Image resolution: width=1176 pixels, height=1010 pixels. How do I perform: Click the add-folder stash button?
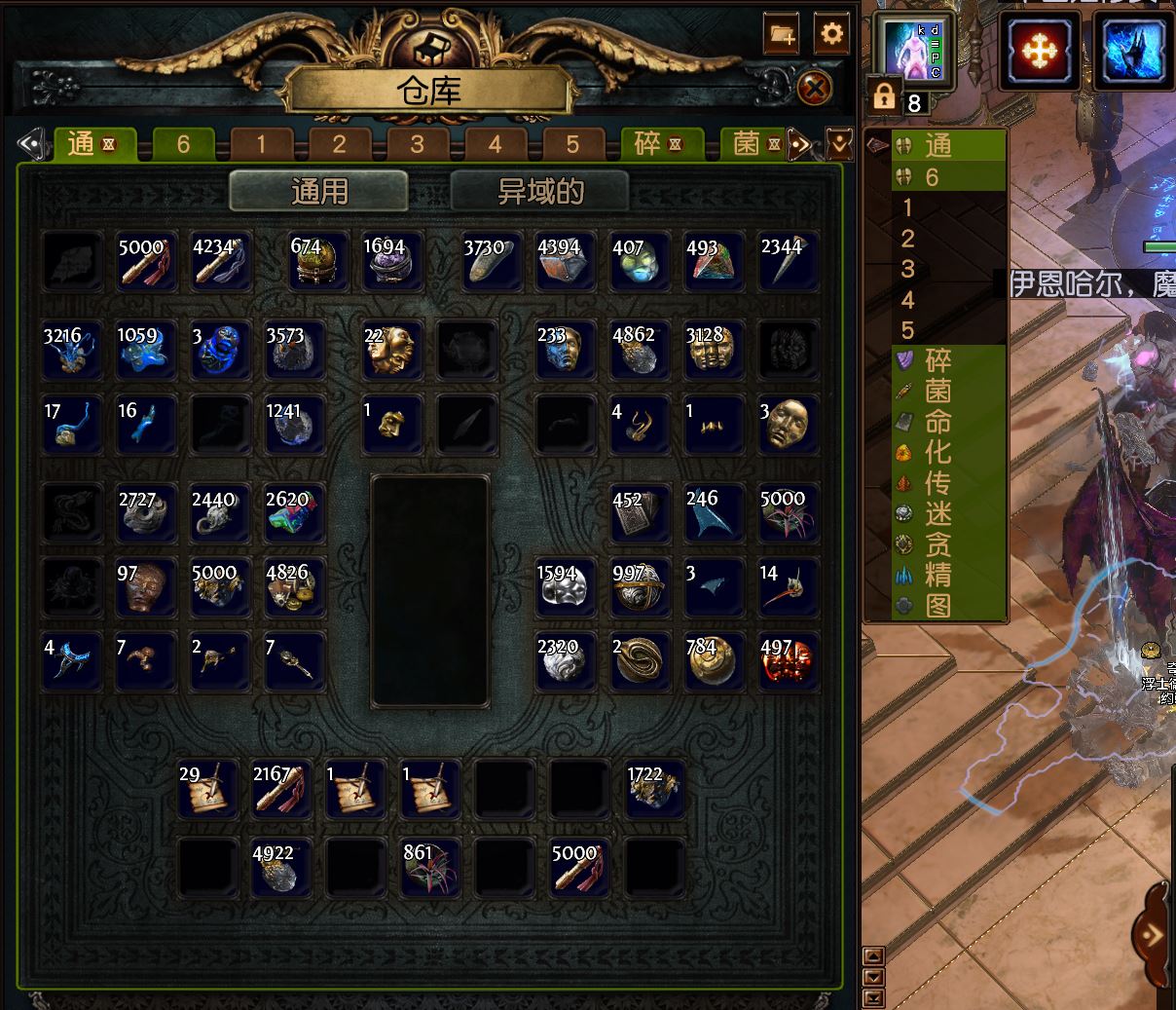[782, 34]
